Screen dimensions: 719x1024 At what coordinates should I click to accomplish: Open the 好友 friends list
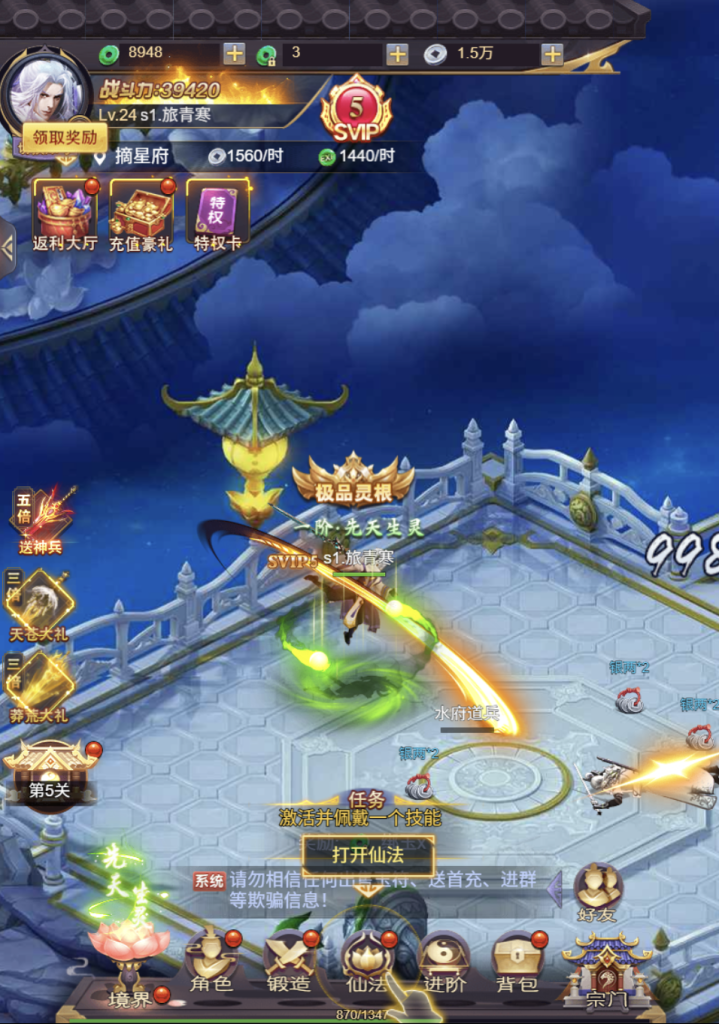pyautogui.click(x=598, y=891)
